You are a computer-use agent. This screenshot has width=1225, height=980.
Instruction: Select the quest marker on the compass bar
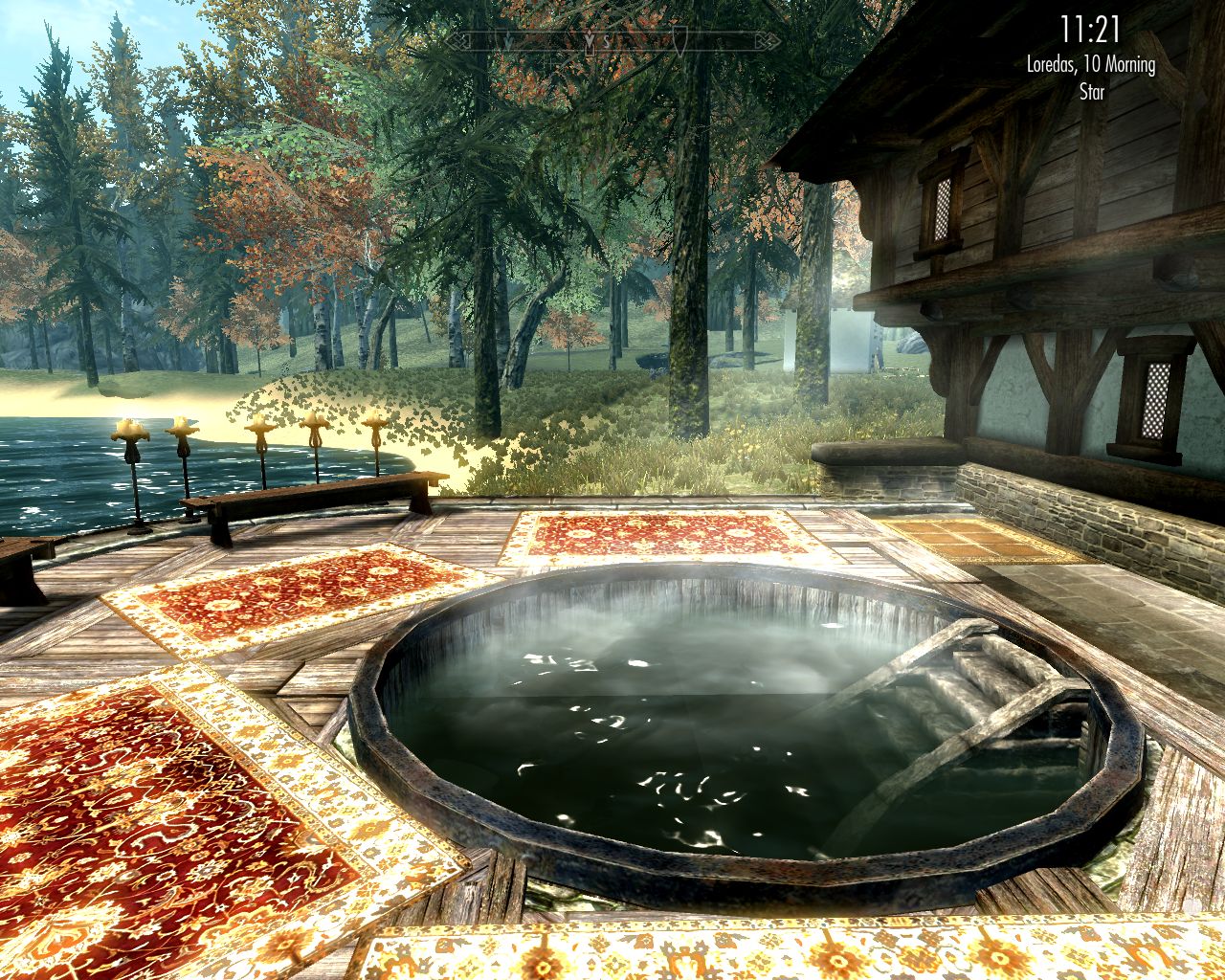590,42
